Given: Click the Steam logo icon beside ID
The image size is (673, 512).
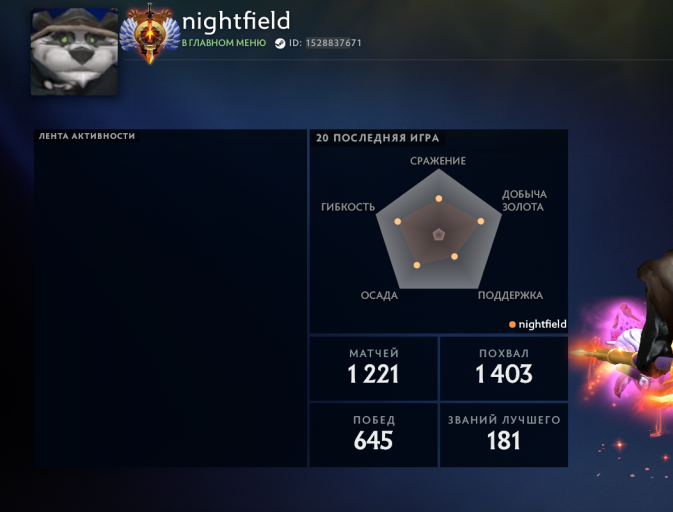Looking at the screenshot, I should [280, 44].
